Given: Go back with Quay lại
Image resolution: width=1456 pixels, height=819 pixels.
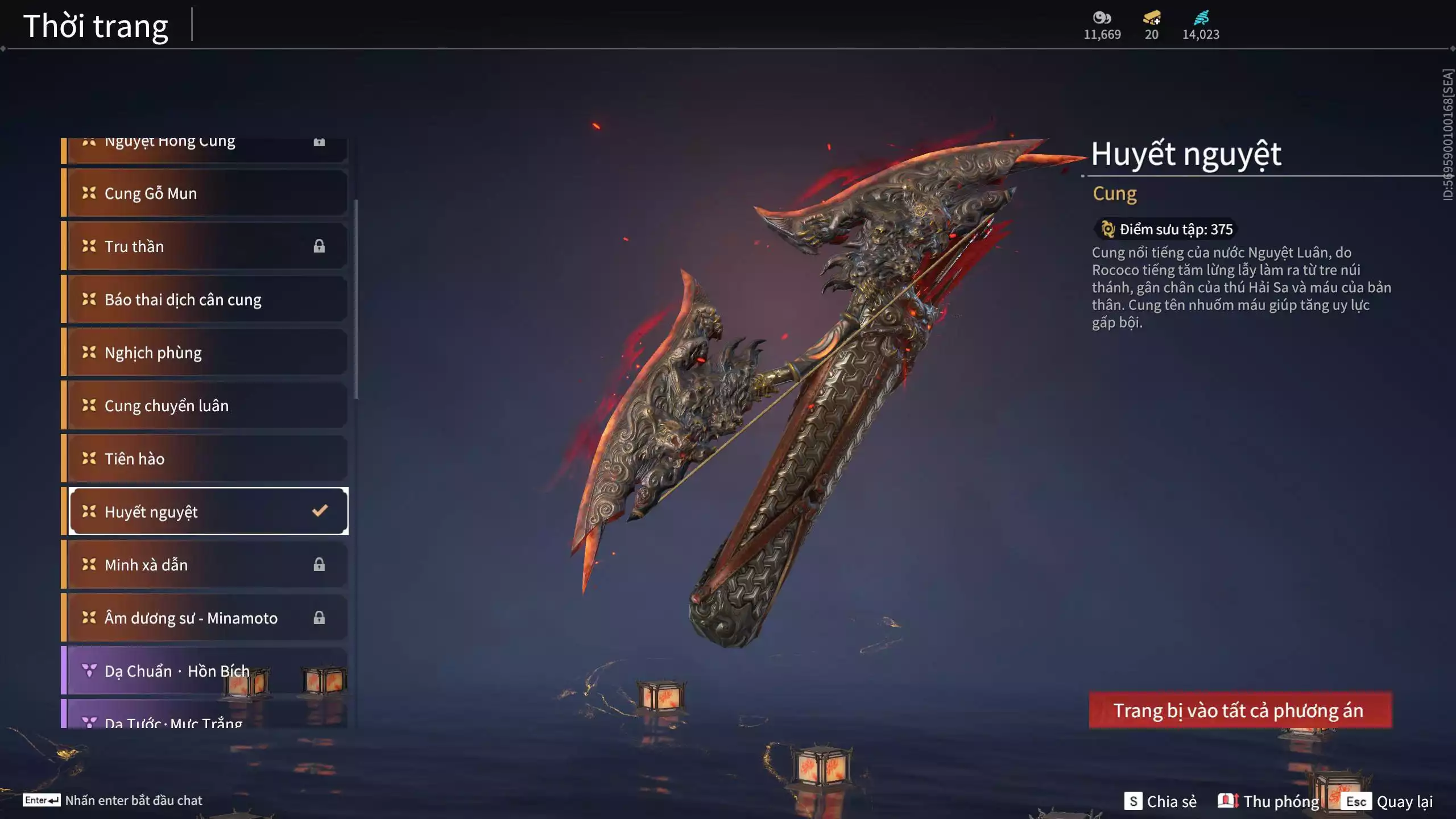Looking at the screenshot, I should tap(1389, 801).
